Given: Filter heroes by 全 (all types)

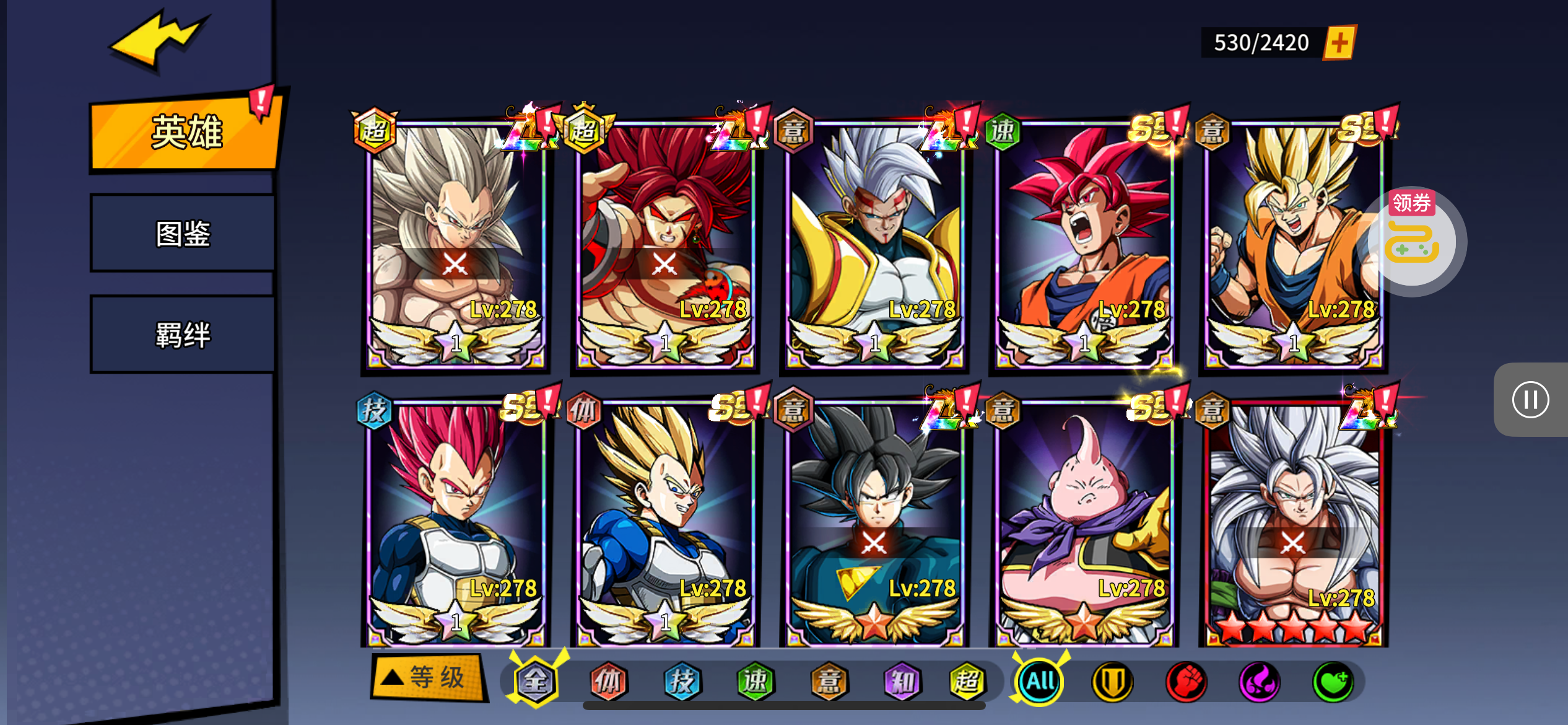Looking at the screenshot, I should tap(536, 682).
